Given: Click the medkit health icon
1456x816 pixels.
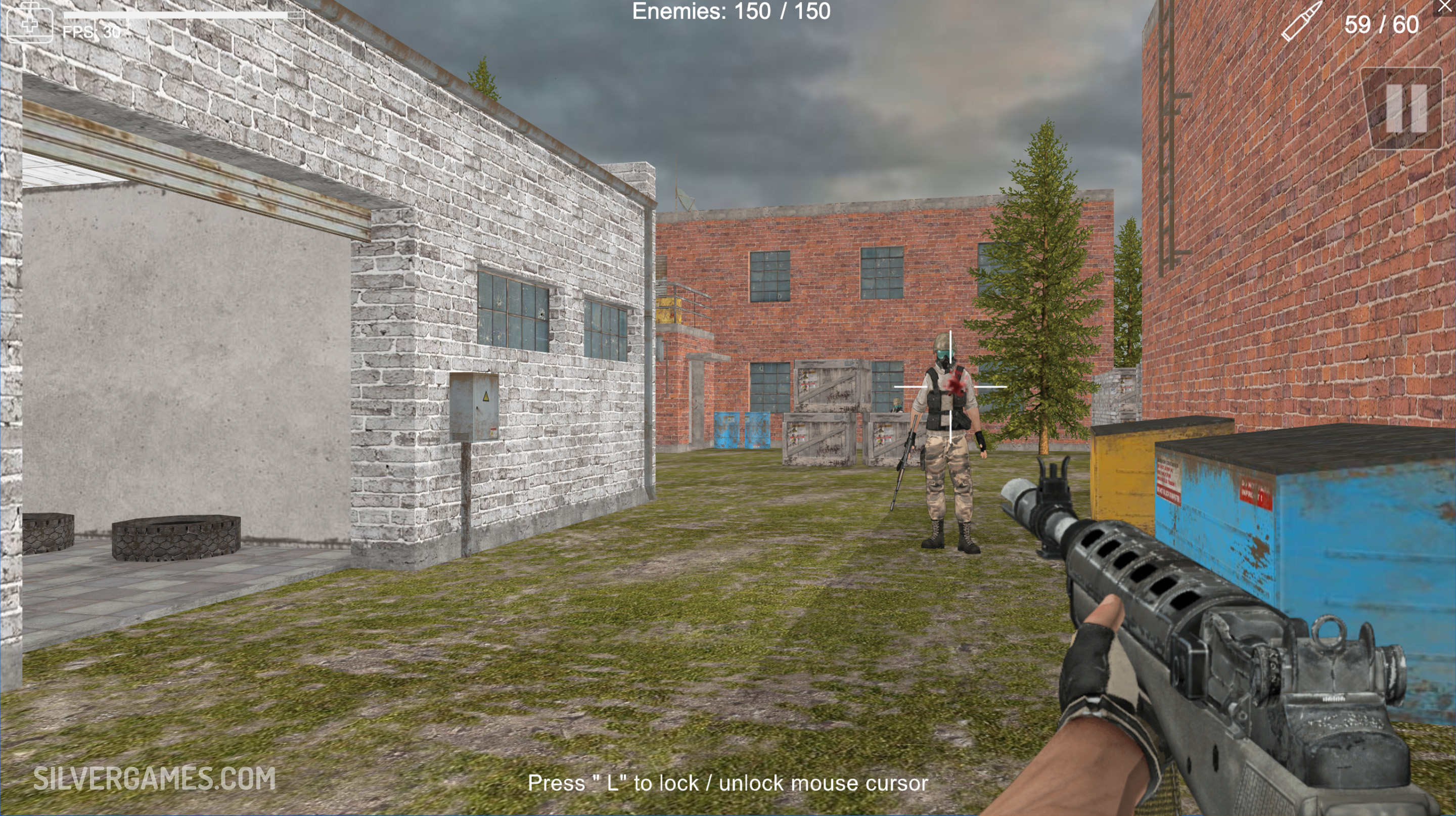Looking at the screenshot, I should (x=29, y=21).
